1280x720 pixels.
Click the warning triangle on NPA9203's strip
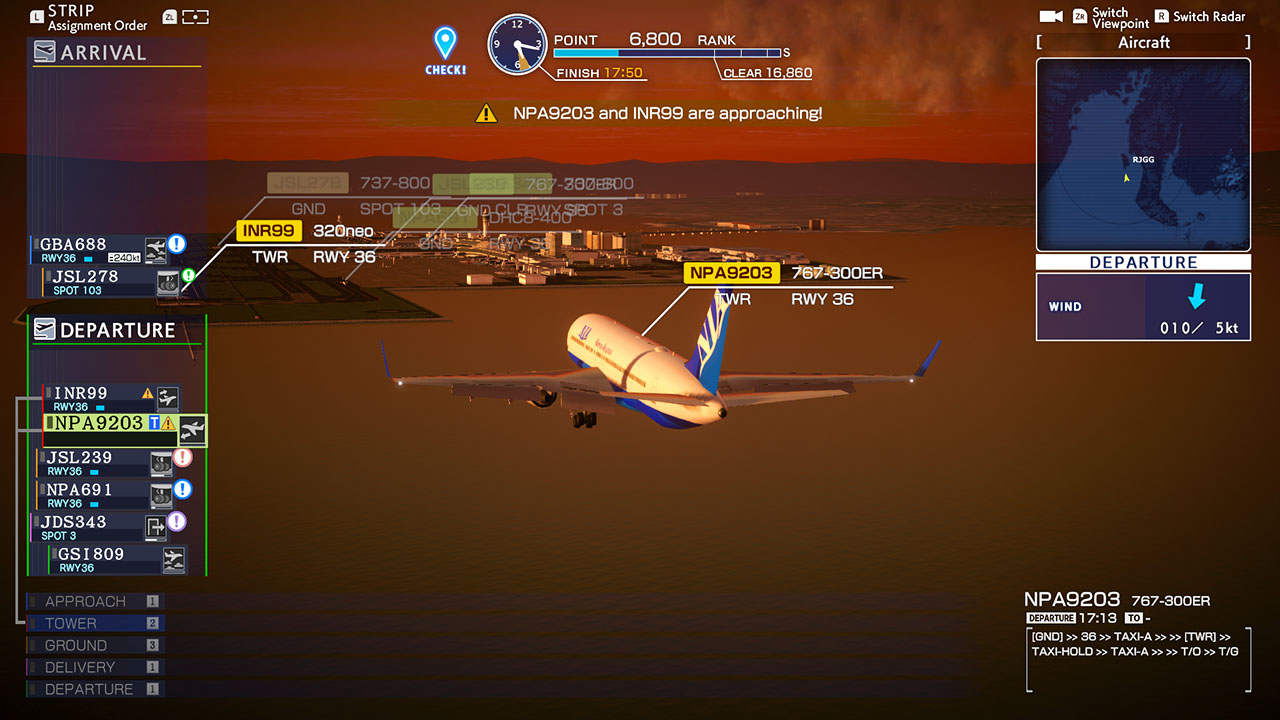(x=168, y=424)
